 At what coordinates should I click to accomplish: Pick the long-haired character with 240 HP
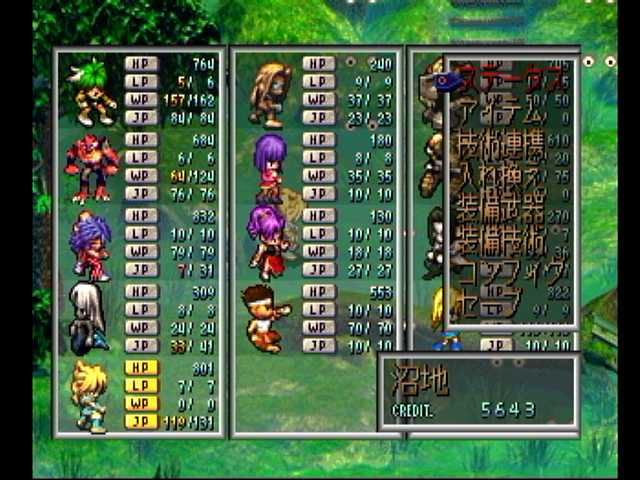[x=270, y=92]
